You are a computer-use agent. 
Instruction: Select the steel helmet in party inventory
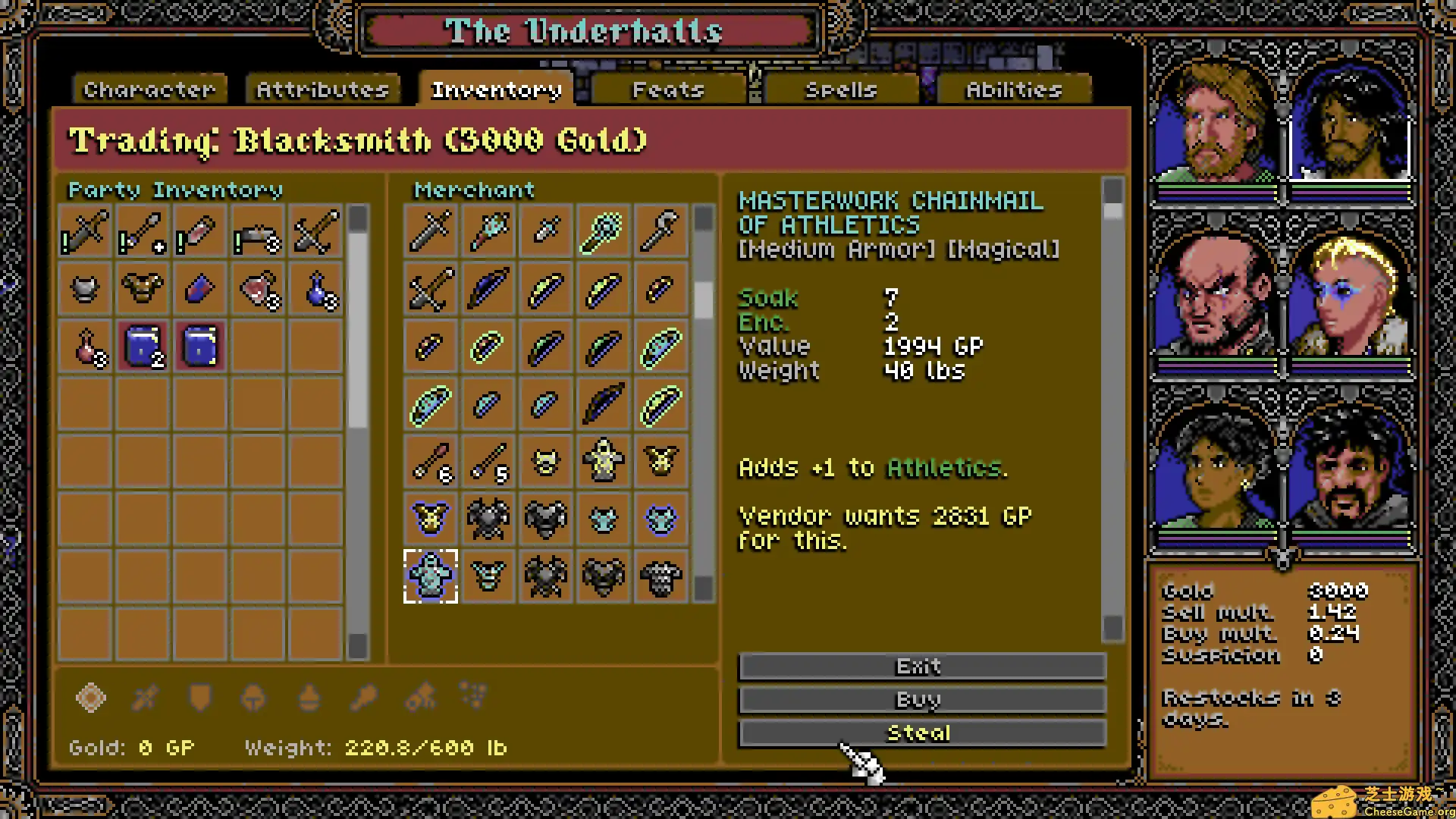coord(85,289)
